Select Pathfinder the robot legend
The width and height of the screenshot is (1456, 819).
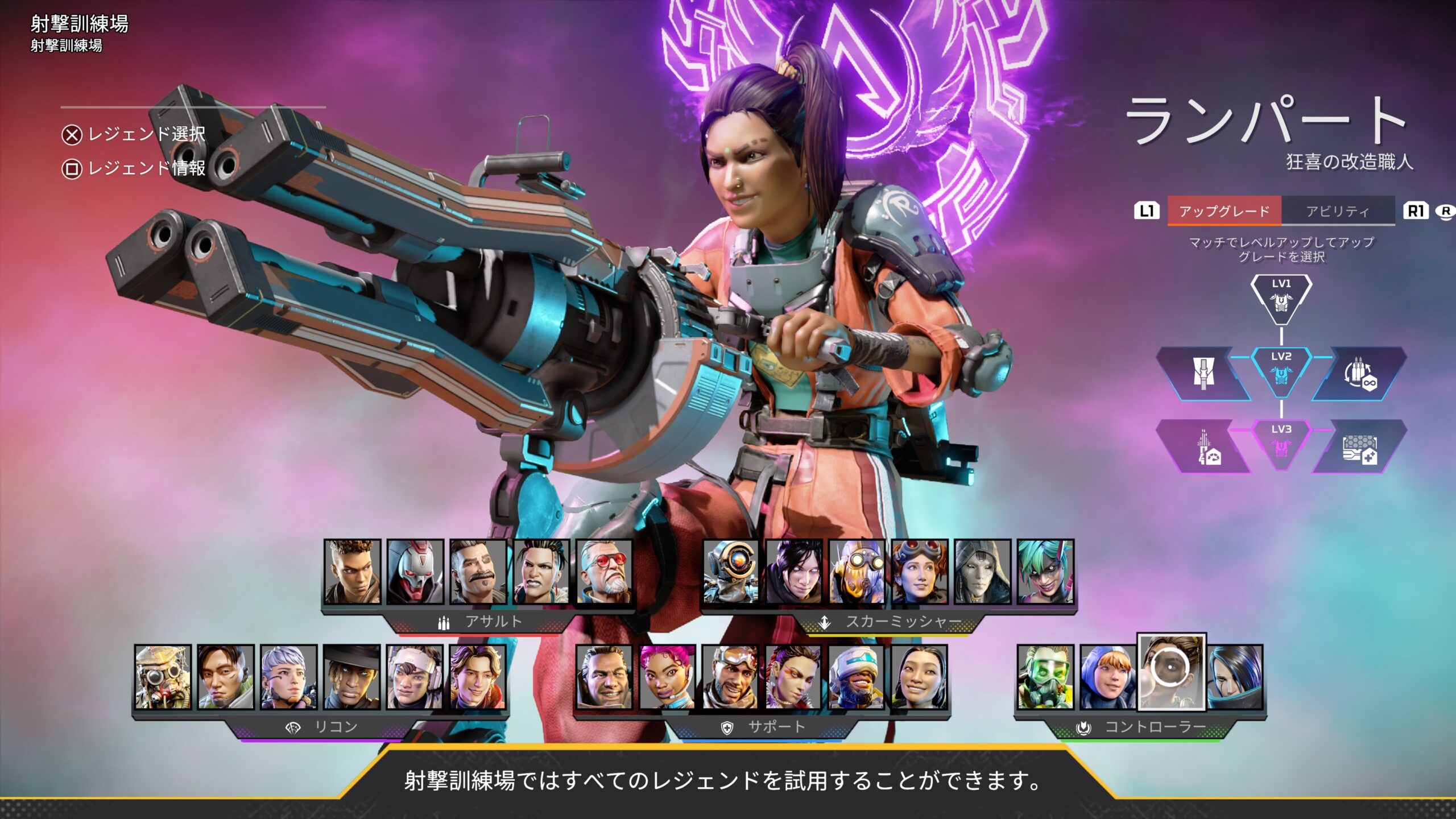pyautogui.click(x=731, y=572)
